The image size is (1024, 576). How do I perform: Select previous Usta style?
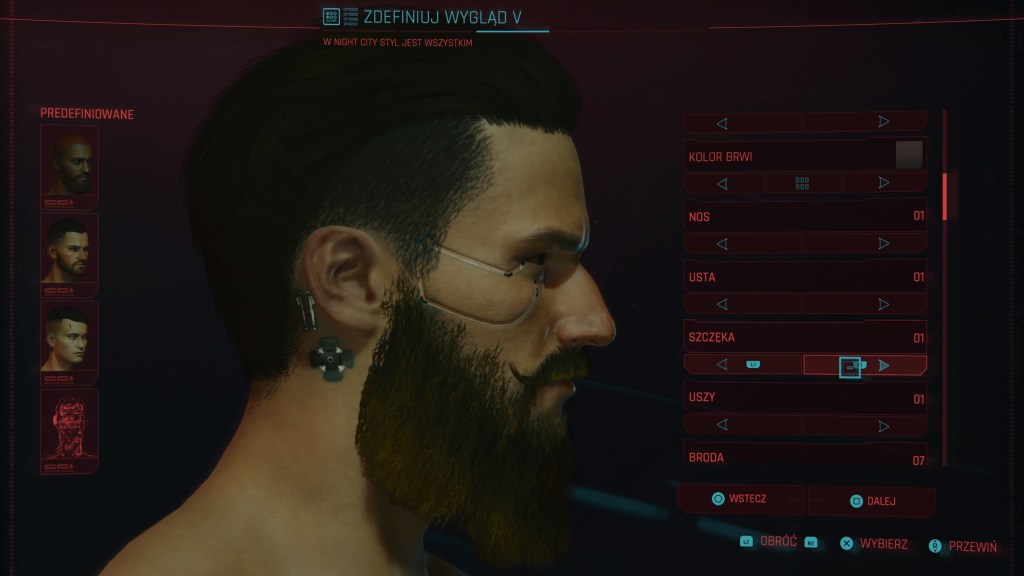[x=722, y=304]
